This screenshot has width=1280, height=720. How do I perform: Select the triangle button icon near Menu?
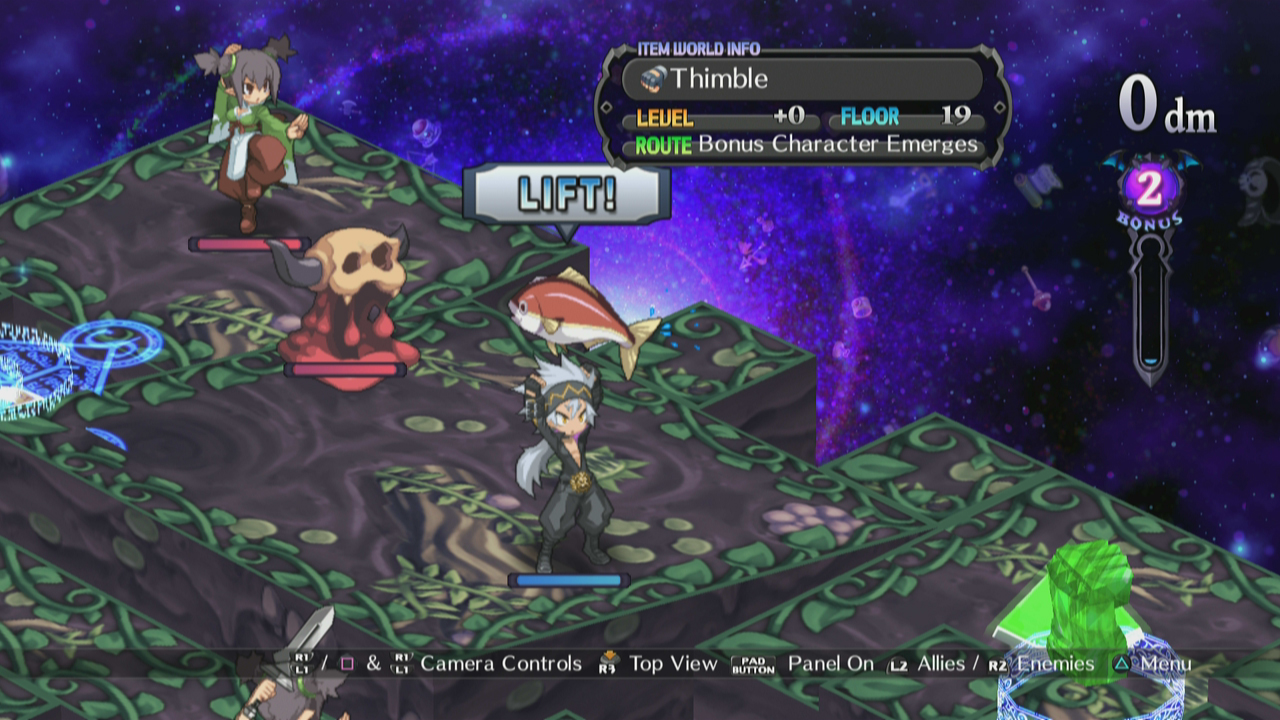pyautogui.click(x=1123, y=662)
